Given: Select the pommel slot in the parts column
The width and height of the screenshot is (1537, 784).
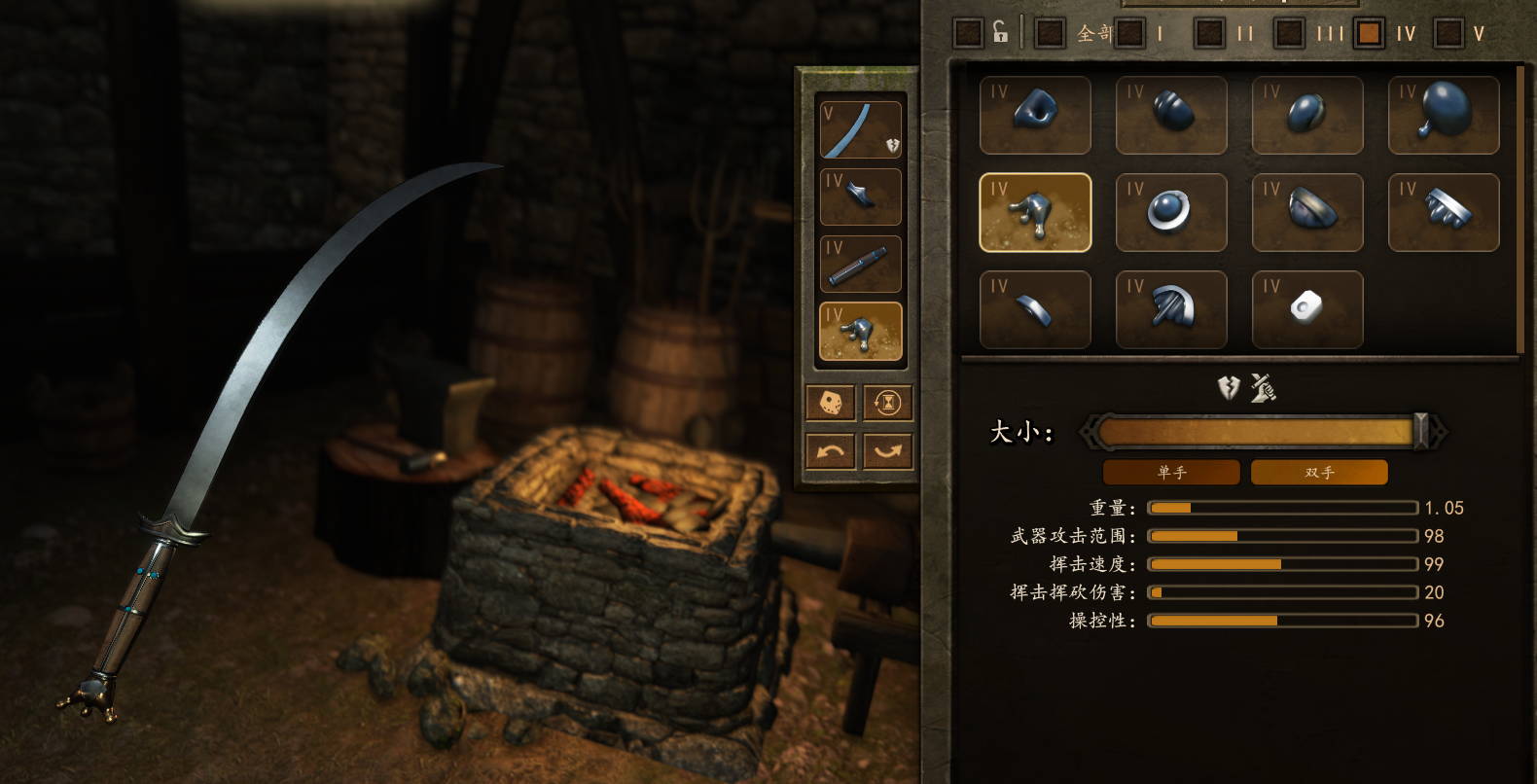Looking at the screenshot, I should [x=861, y=332].
